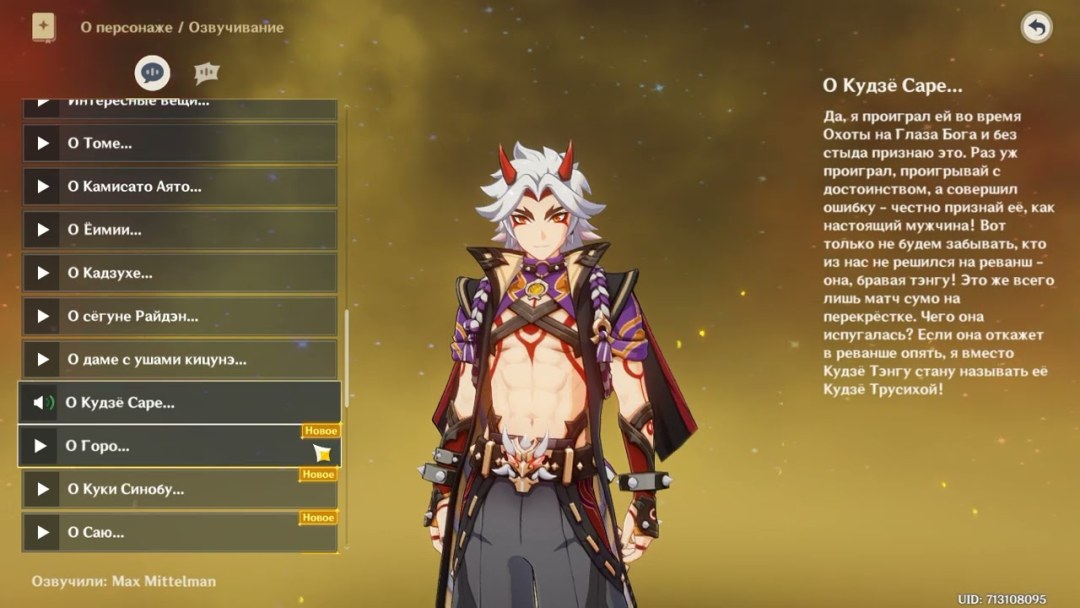The width and height of the screenshot is (1080, 608).
Task: Return using the back arrow button
Action: [x=1036, y=27]
